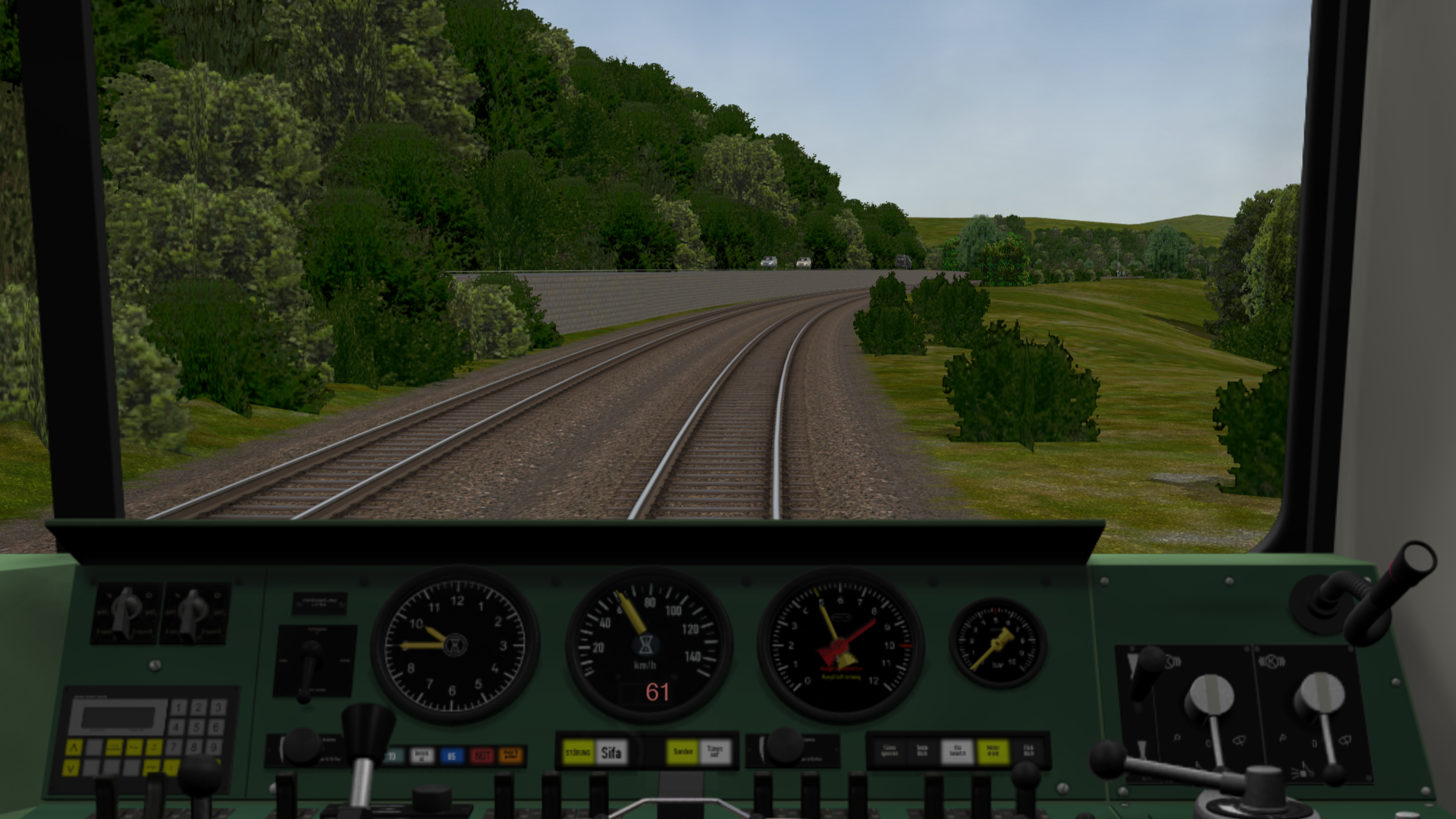This screenshot has height=819, width=1456.
Task: Hit the red NOT button
Action: click(482, 755)
